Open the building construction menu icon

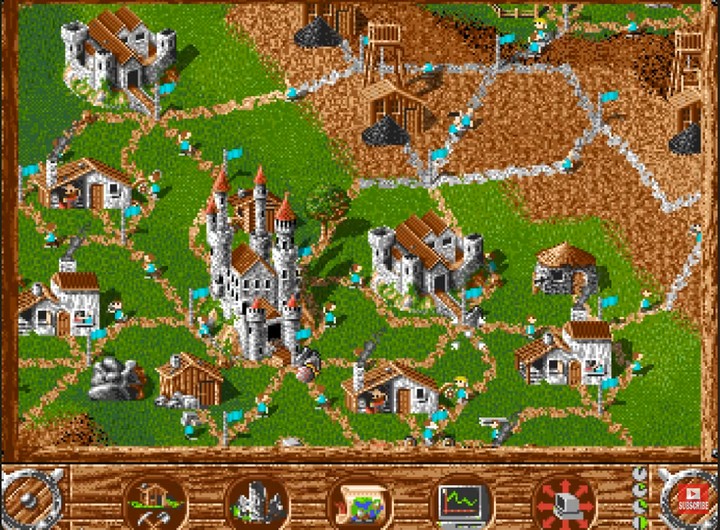click(x=154, y=497)
